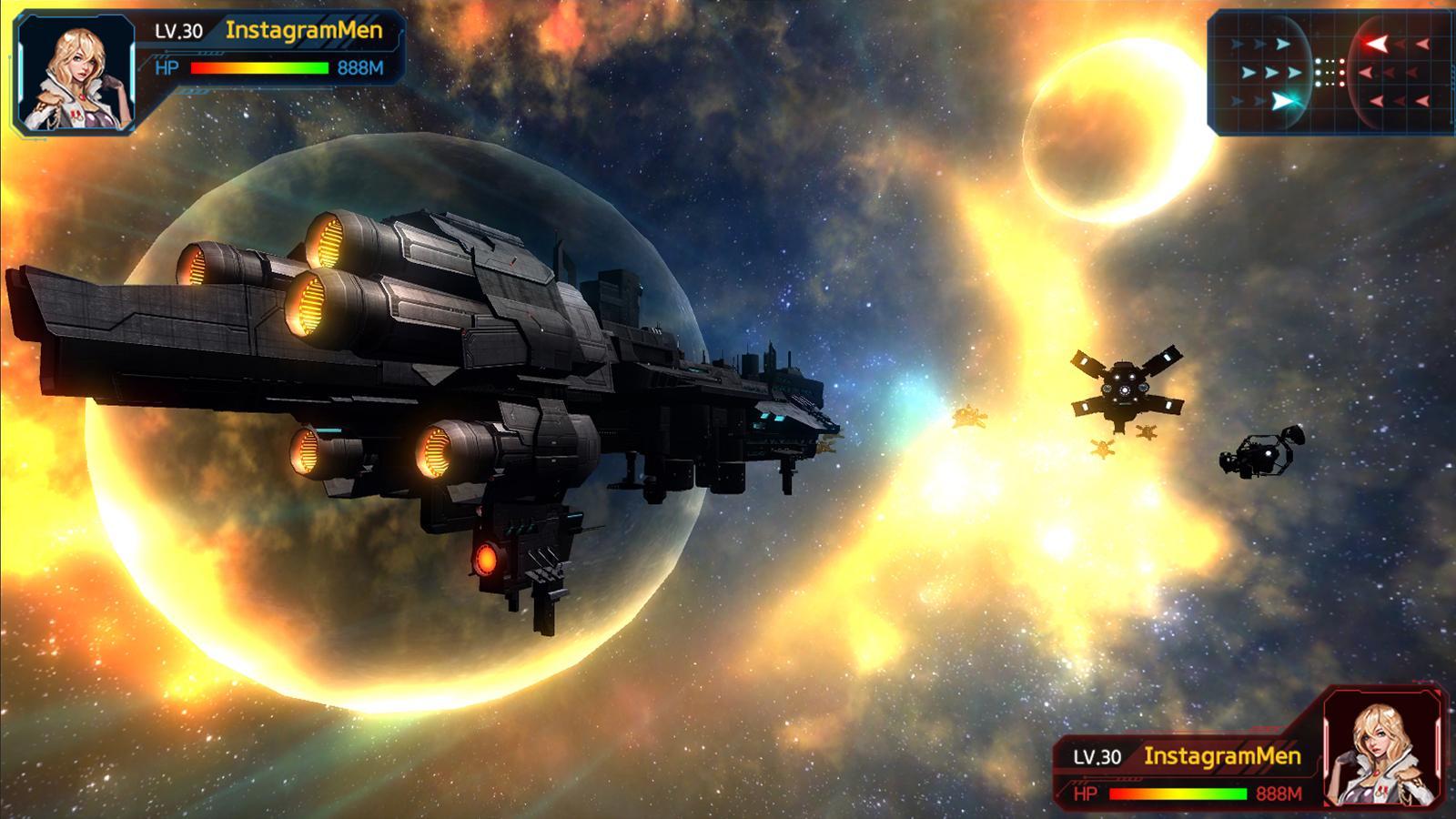Select the middle-row blue arrow formation leader

click(x=1294, y=71)
